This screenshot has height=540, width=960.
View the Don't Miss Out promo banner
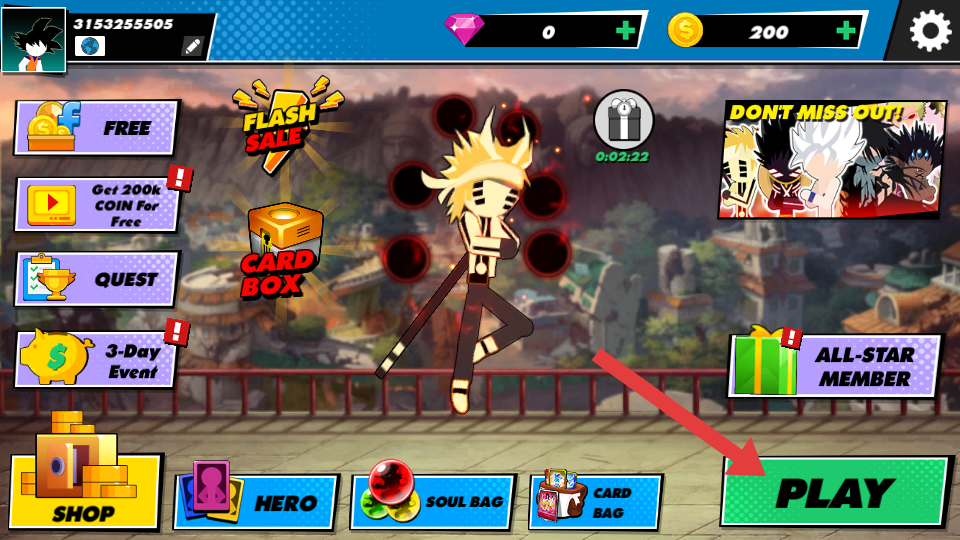831,159
